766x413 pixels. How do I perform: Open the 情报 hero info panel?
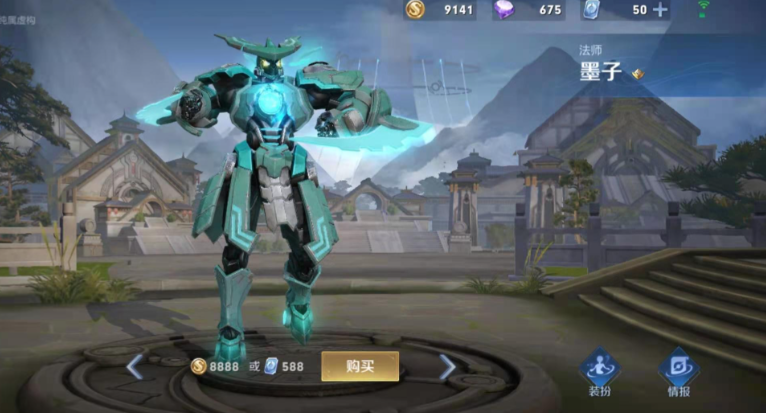[678, 370]
